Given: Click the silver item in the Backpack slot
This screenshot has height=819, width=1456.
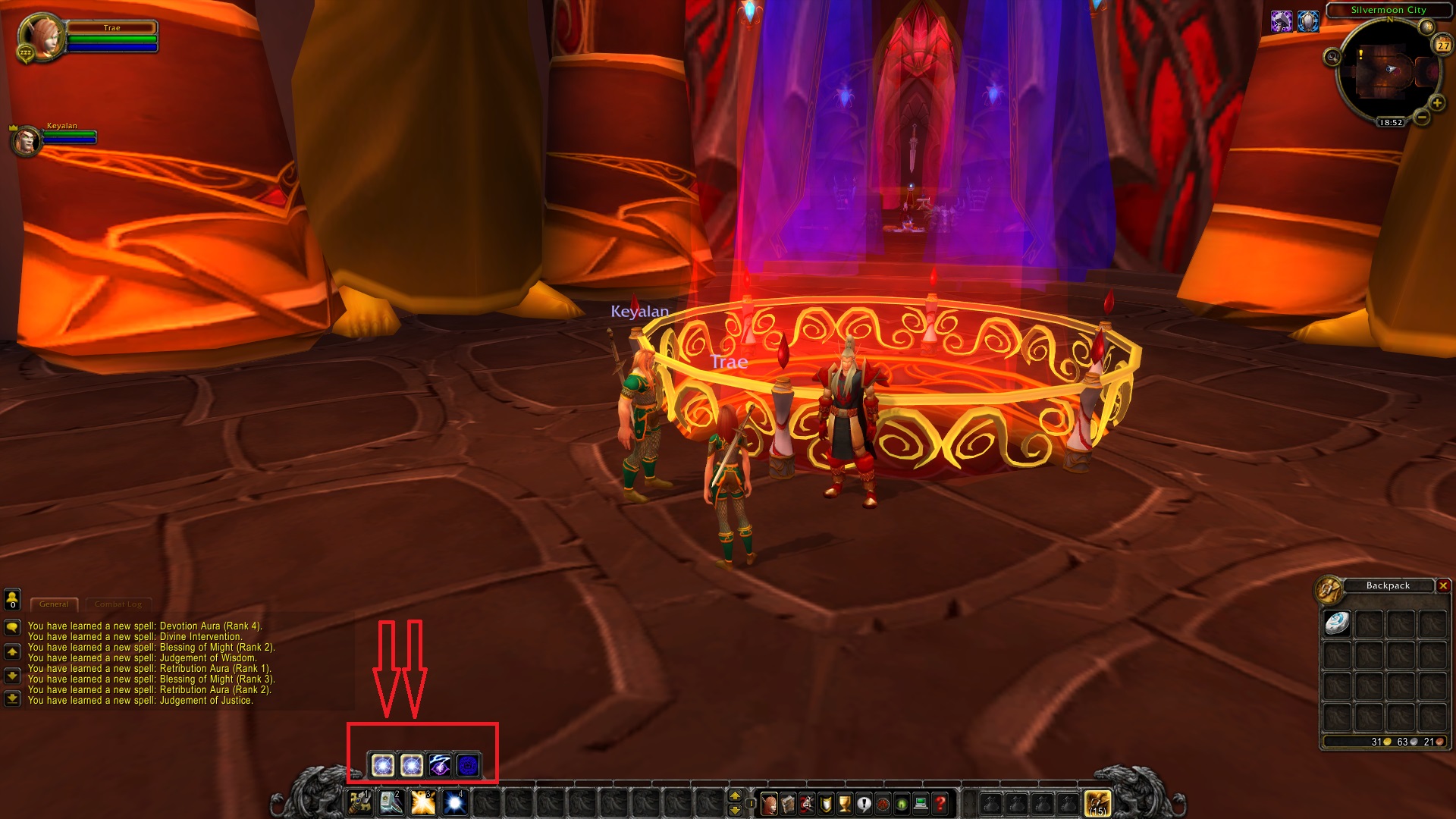Looking at the screenshot, I should [1338, 623].
